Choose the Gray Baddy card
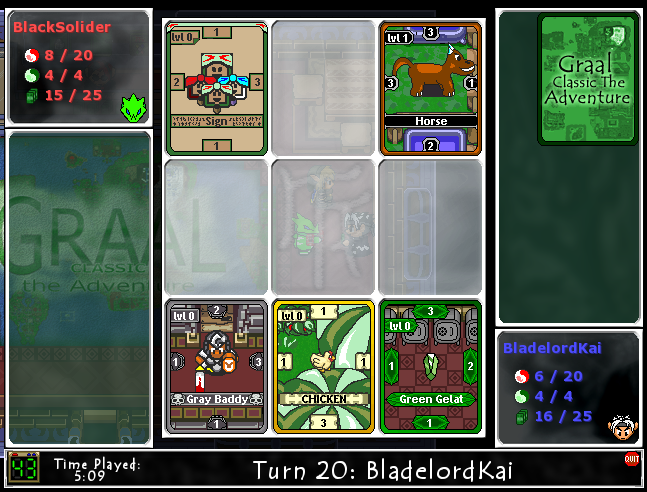 point(216,366)
